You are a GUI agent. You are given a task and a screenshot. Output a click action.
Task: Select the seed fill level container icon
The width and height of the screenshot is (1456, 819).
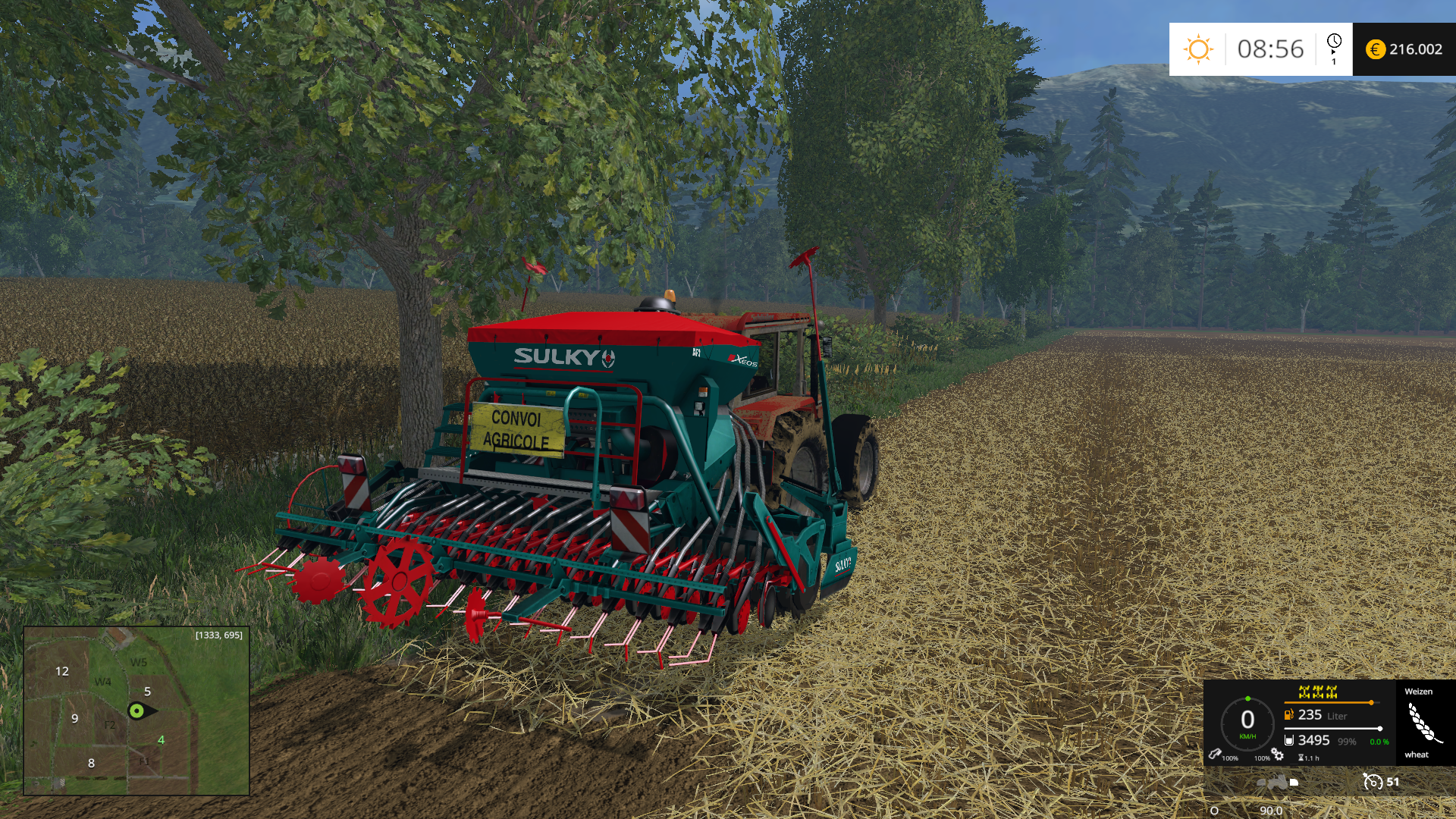coord(1288,740)
